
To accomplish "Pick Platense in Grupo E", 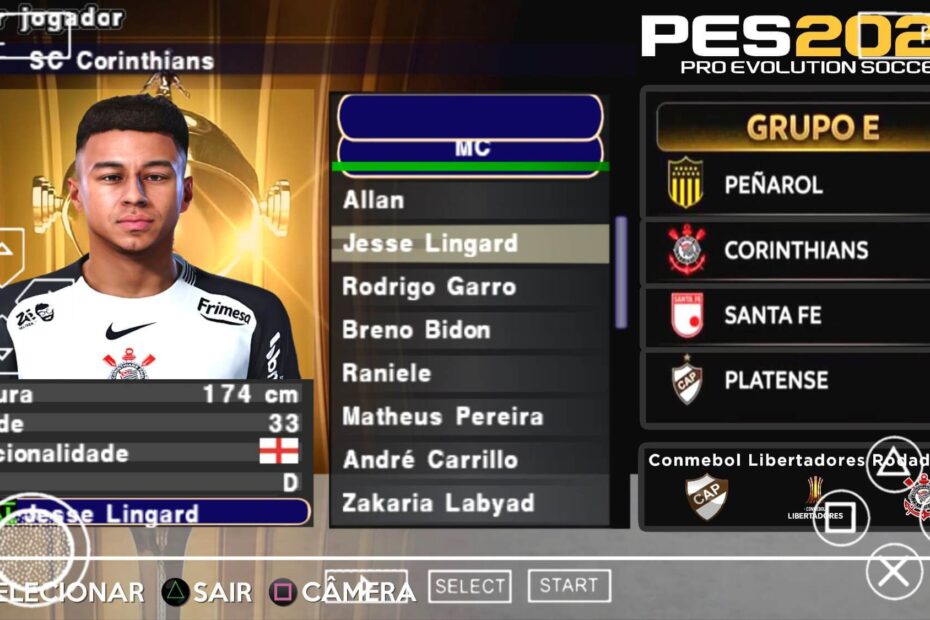I will coord(785,380).
